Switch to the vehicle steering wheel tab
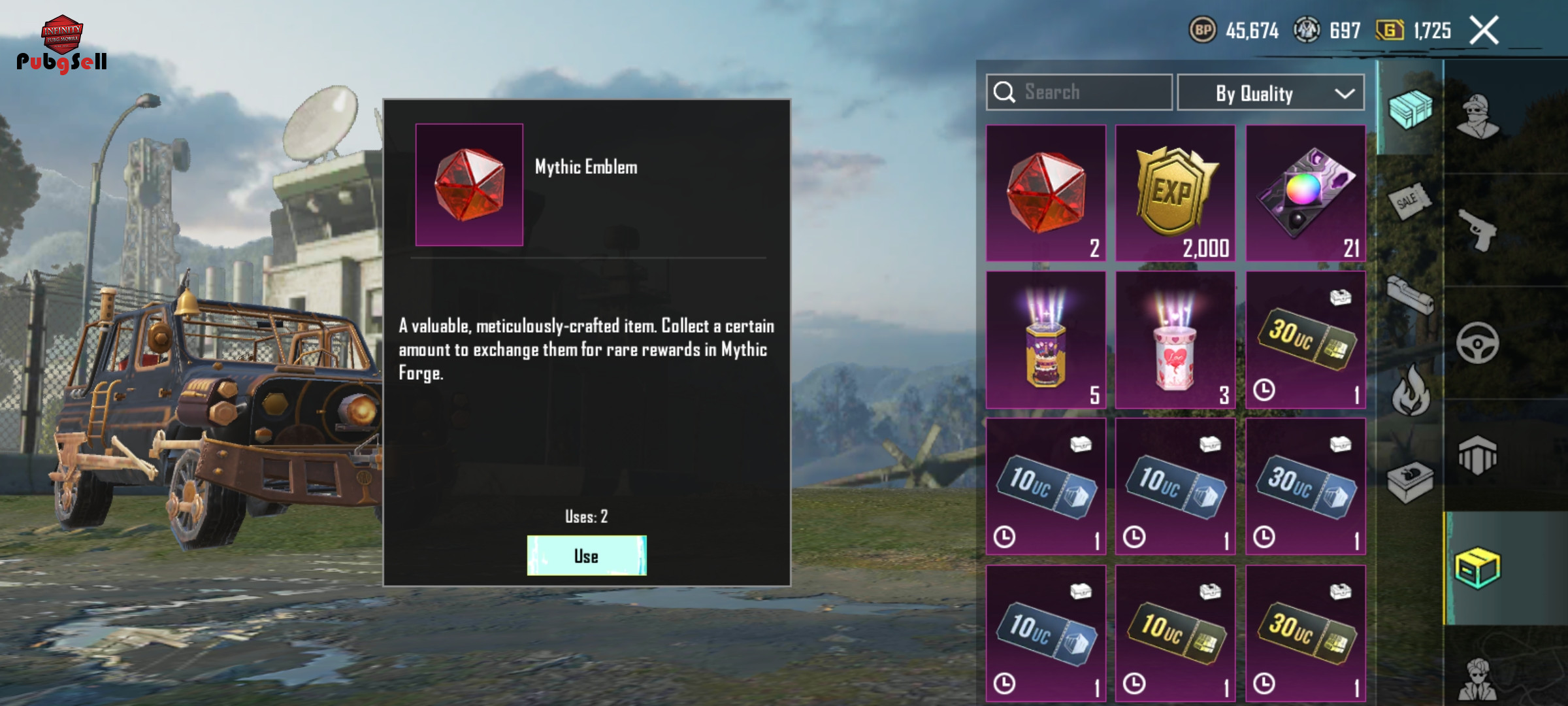Screen dimensions: 1568x706 [1478, 343]
